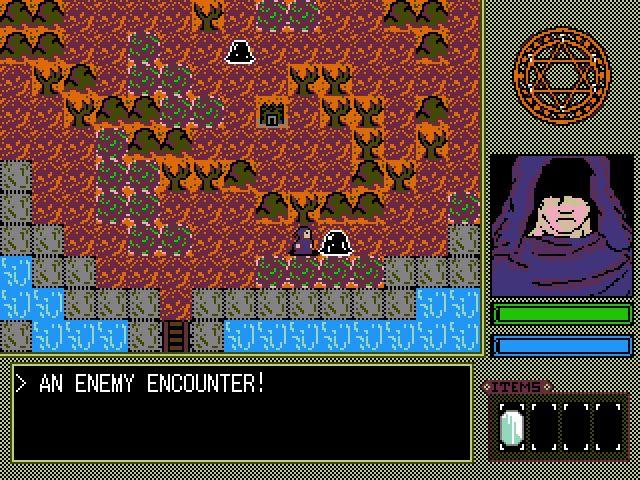Advance the enemy encounter message box
640x480 pixels.
click(x=241, y=412)
